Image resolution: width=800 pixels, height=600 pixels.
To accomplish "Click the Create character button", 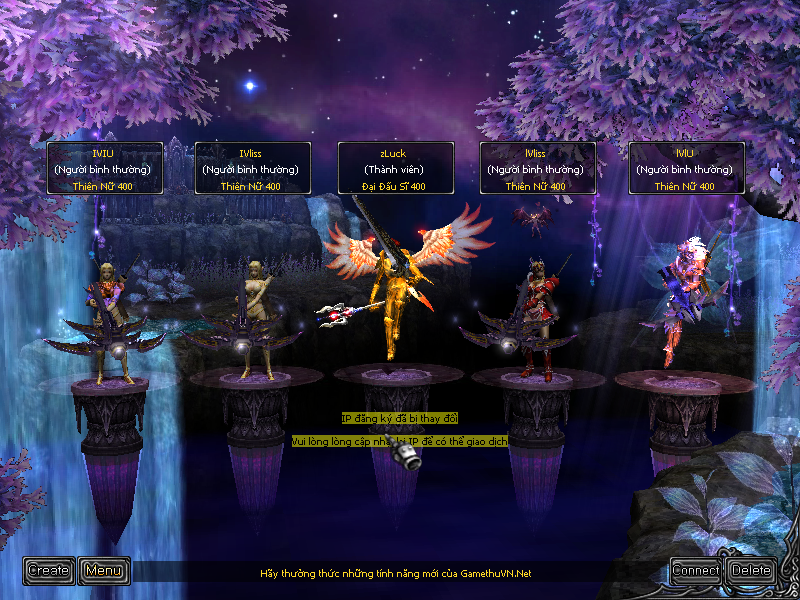I will [x=48, y=571].
